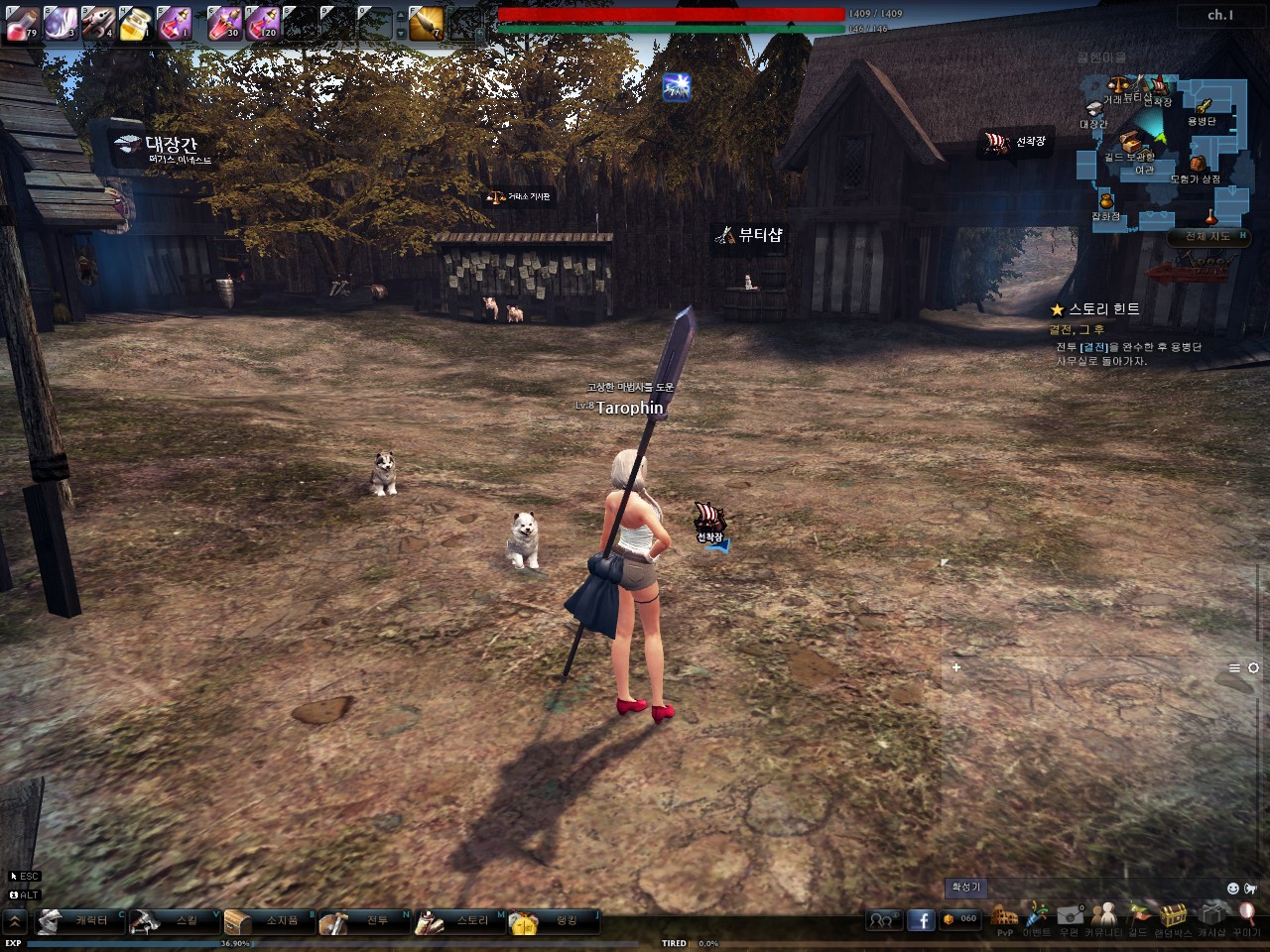Image resolution: width=1270 pixels, height=952 pixels.
Task: Use the yellow jar item in slot 4
Action: click(x=136, y=22)
